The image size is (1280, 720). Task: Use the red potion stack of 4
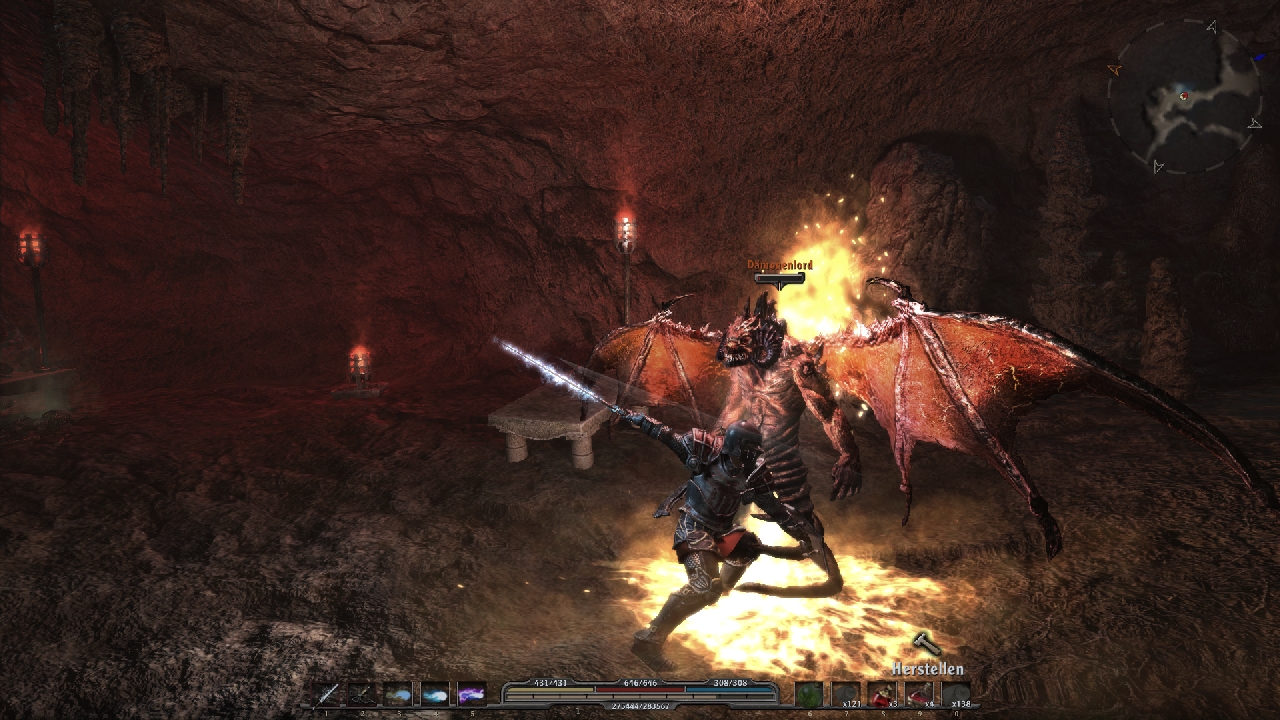[919, 694]
